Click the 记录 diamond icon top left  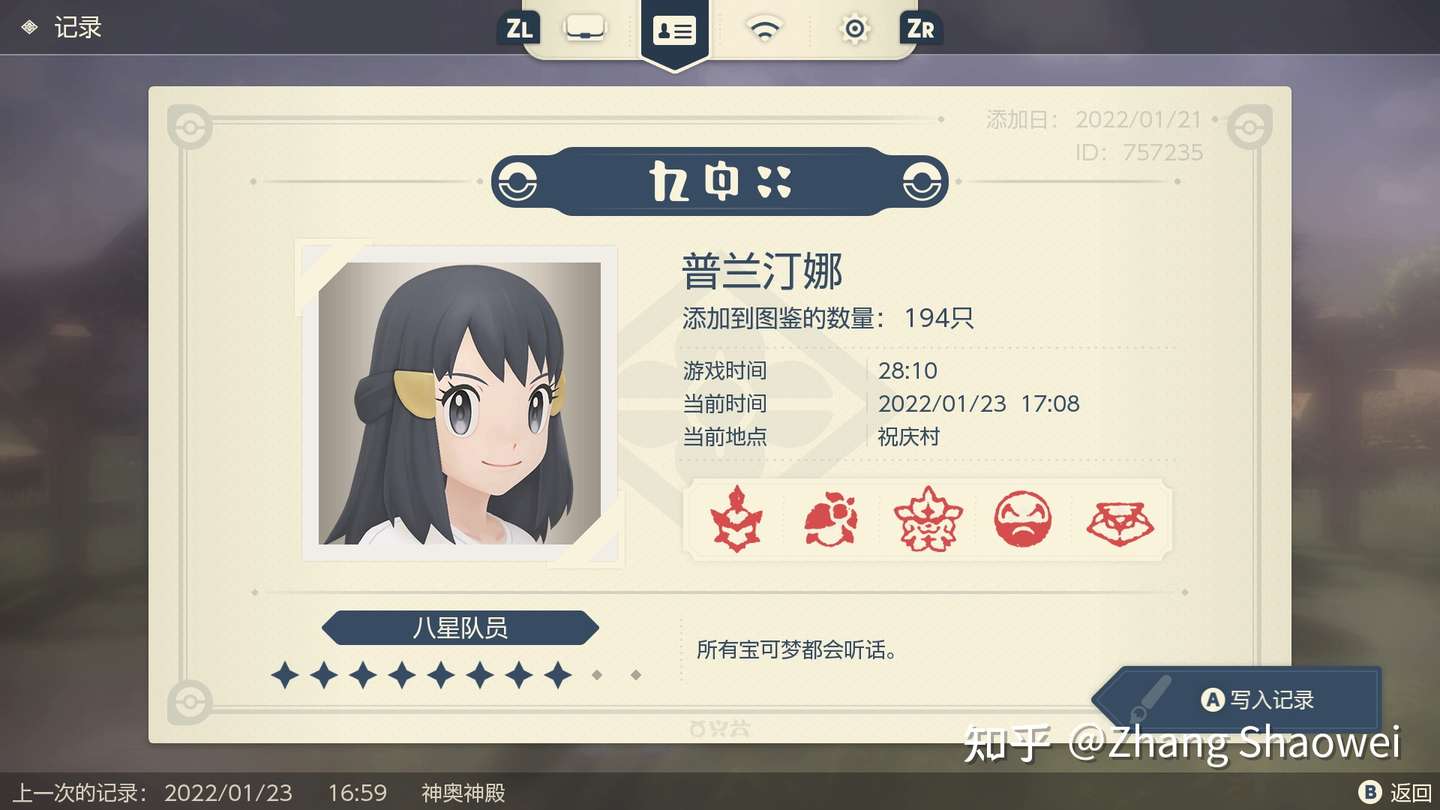coord(28,27)
